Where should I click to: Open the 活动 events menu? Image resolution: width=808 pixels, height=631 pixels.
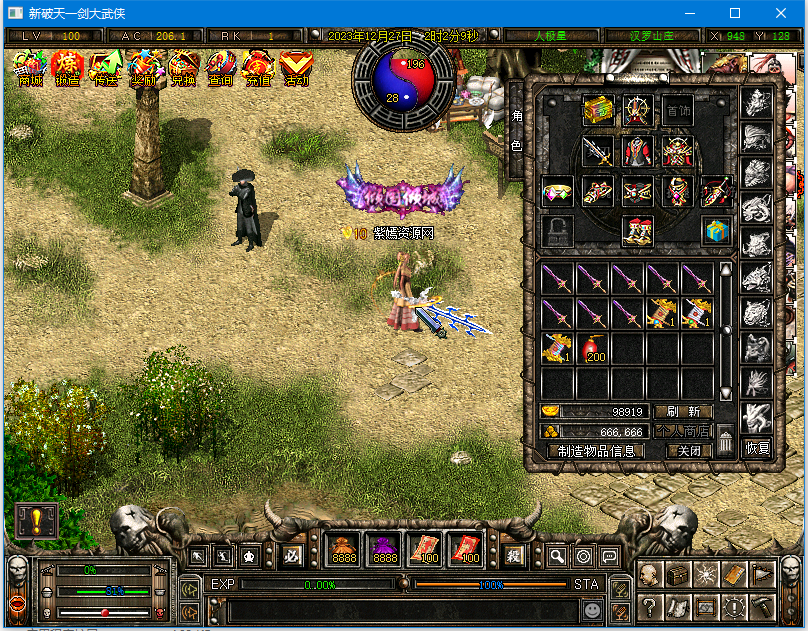pyautogui.click(x=296, y=68)
